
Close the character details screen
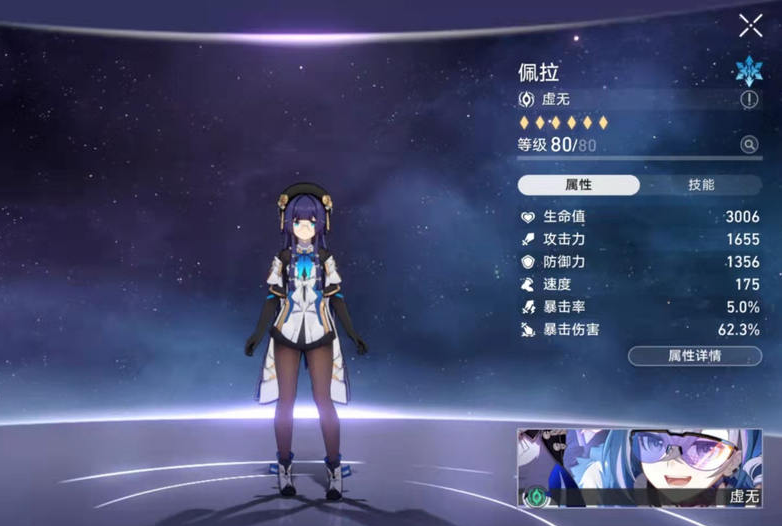click(x=750, y=26)
